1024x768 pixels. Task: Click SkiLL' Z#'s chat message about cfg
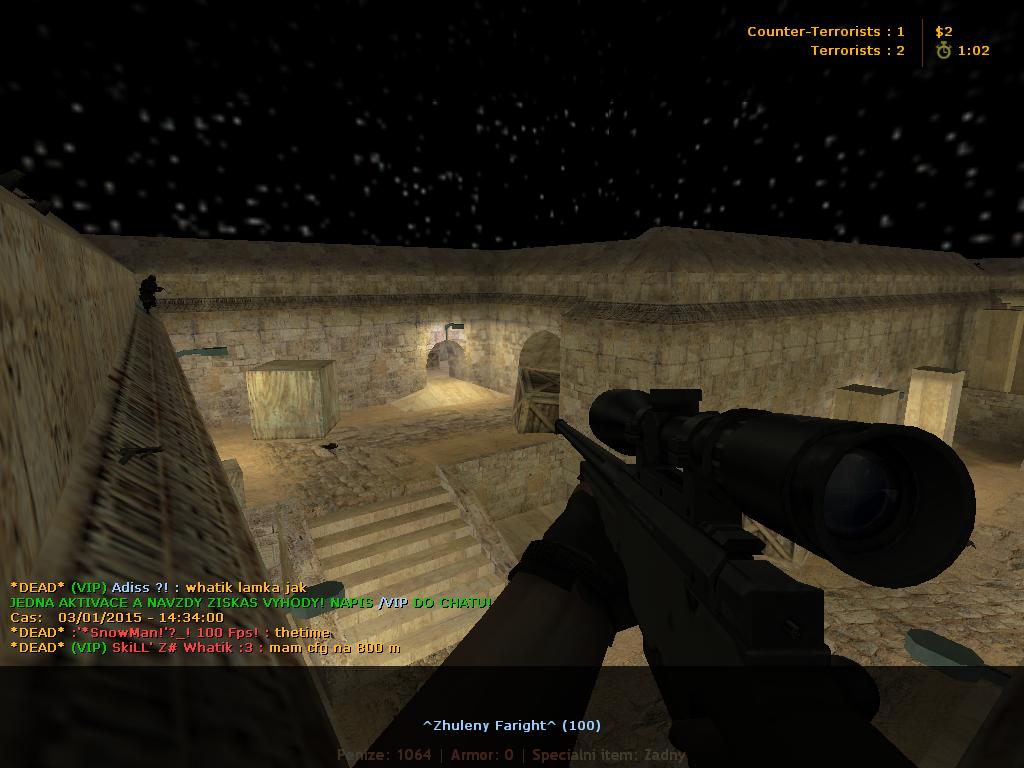click(x=205, y=647)
